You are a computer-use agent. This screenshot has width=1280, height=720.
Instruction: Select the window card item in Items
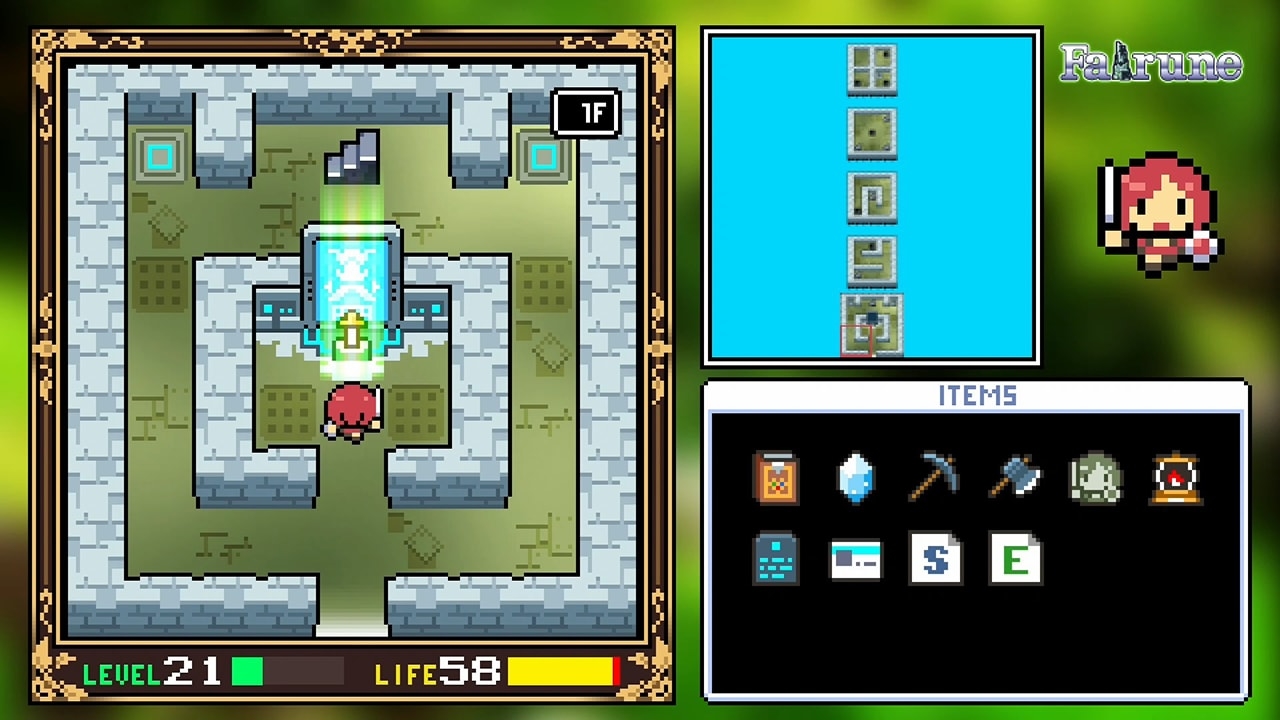[855, 560]
